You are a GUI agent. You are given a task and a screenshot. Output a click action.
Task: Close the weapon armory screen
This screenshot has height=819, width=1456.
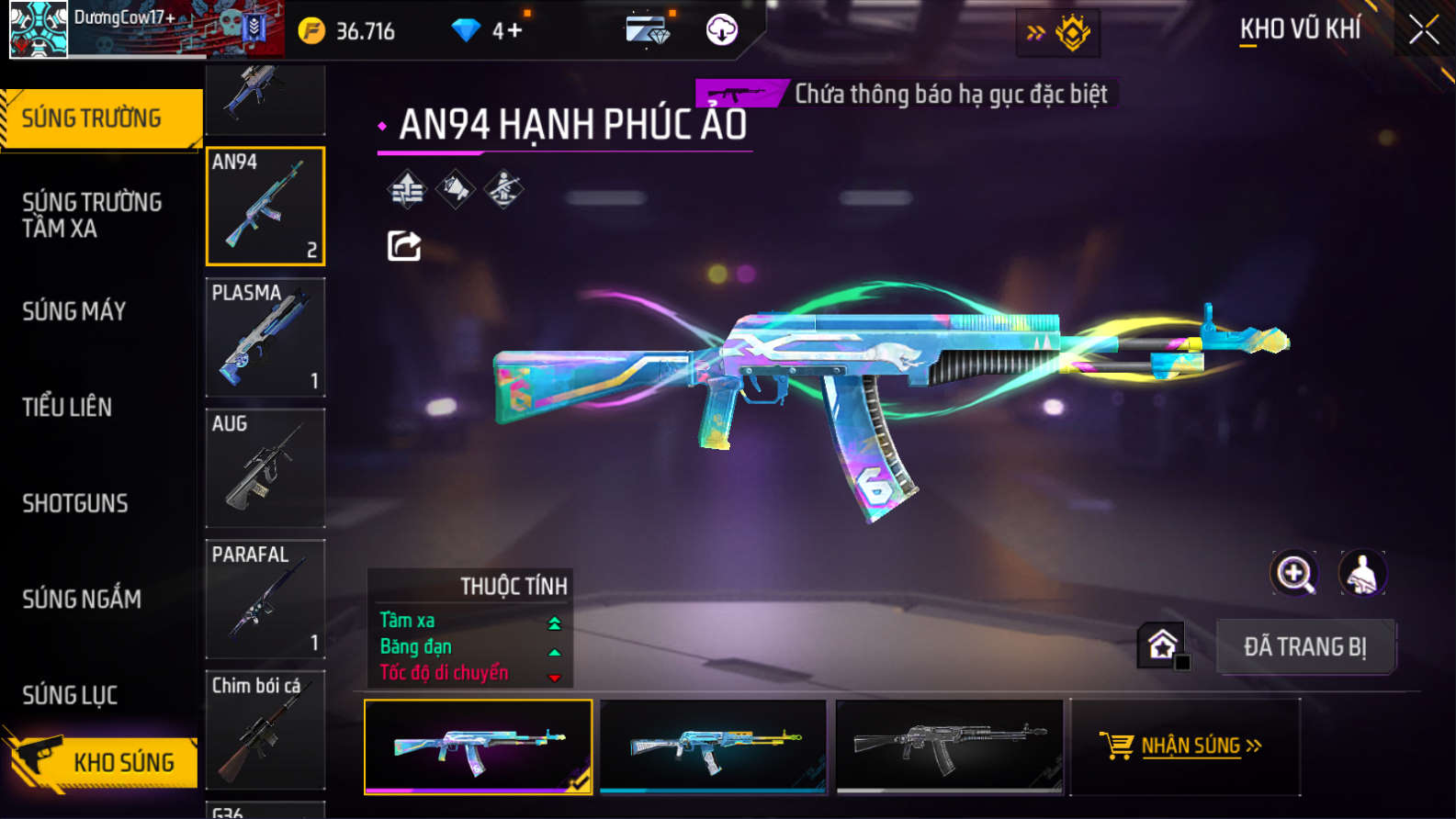[x=1423, y=30]
